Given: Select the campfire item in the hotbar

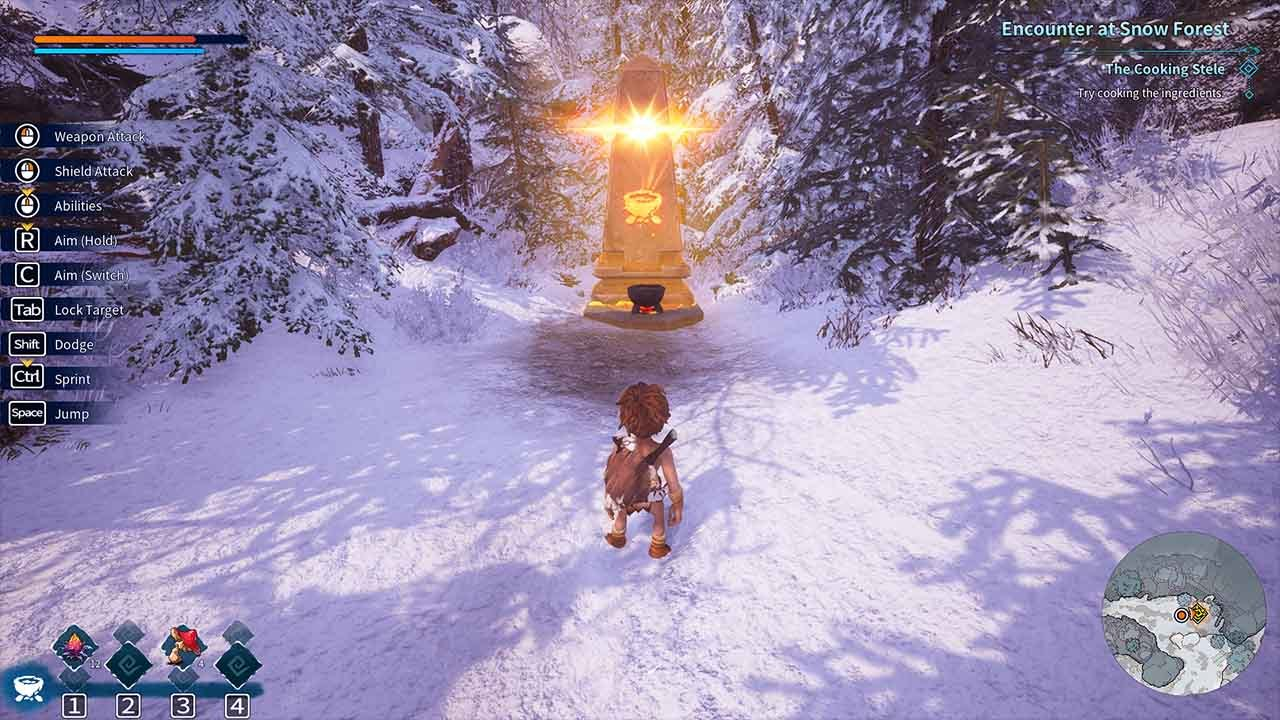Looking at the screenshot, I should (74, 647).
